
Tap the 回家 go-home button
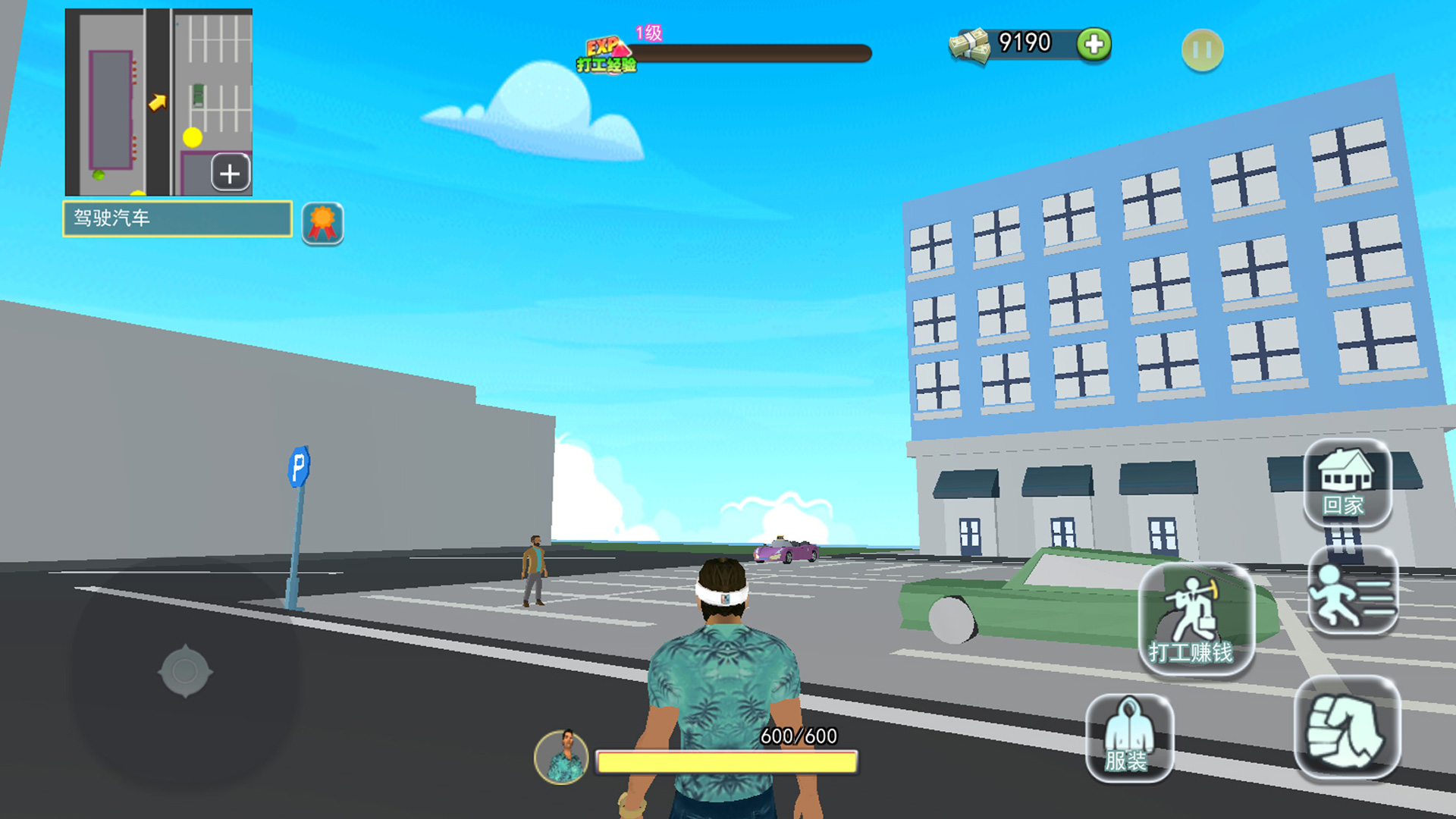[x=1347, y=483]
